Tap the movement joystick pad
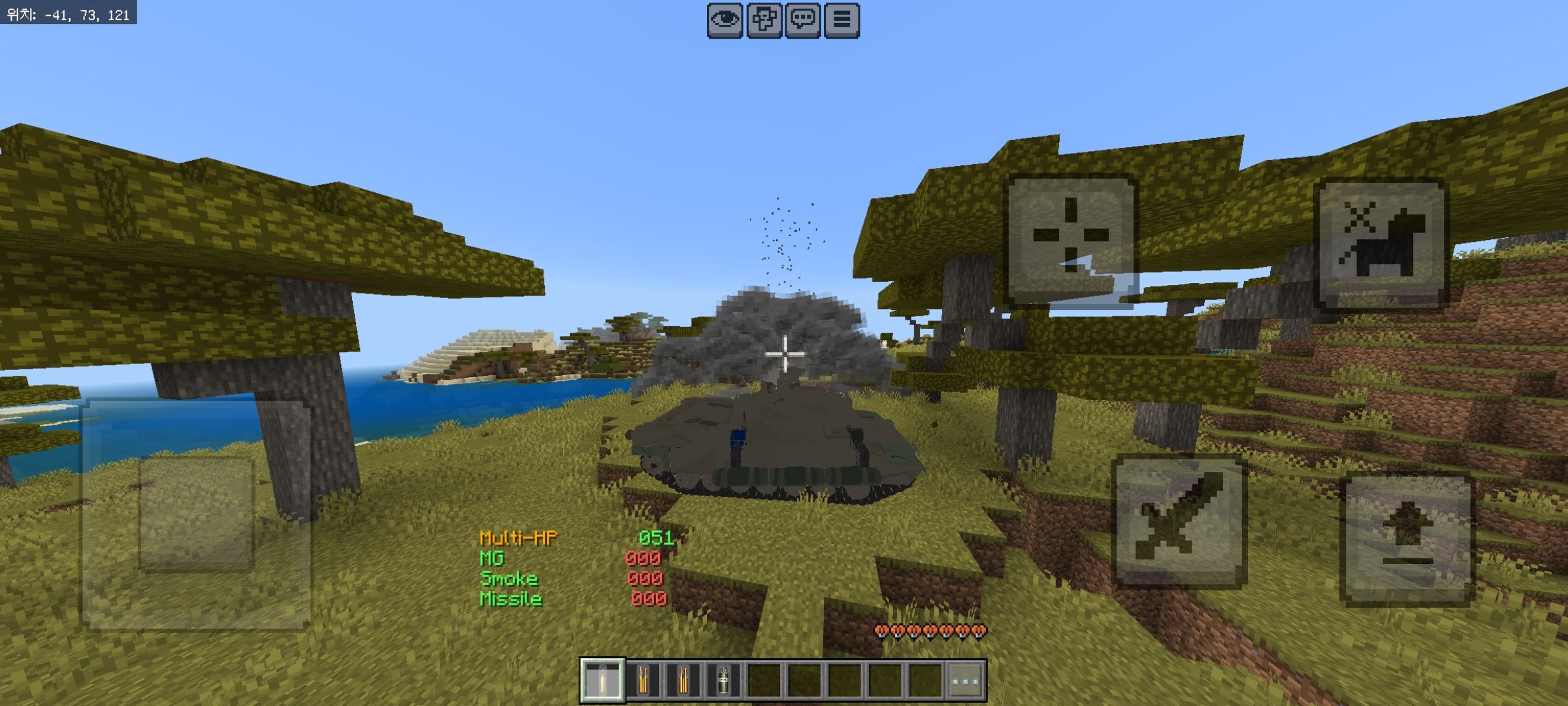Screen dimensions: 1568x706 (x=196, y=515)
